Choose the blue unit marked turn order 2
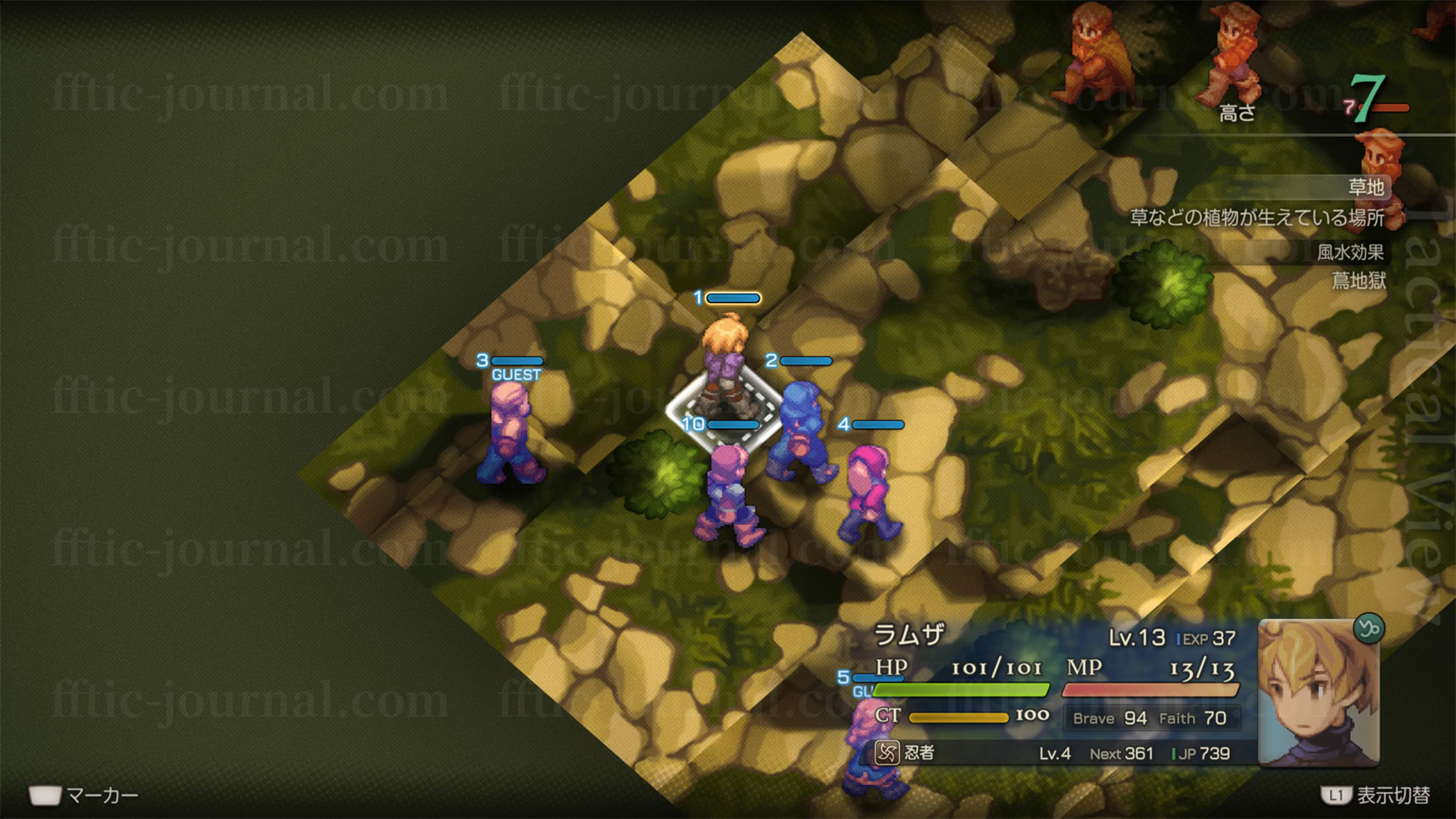 point(801,433)
